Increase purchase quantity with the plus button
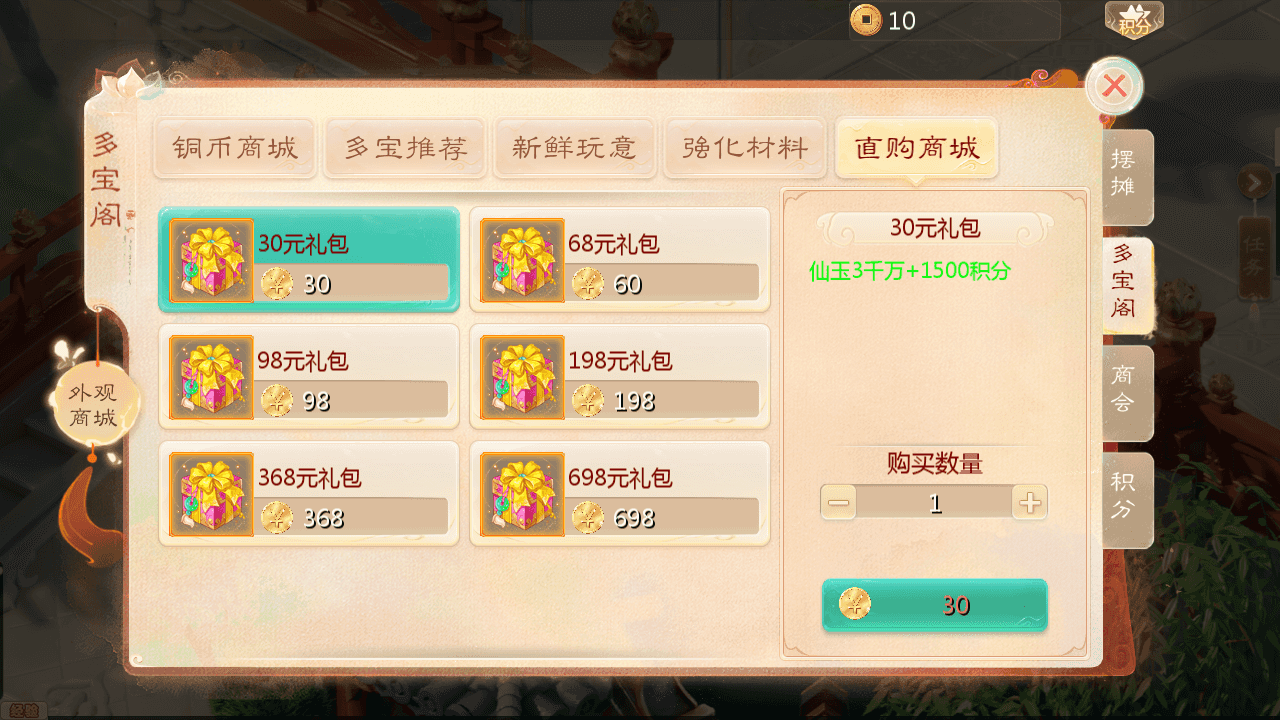 [1031, 502]
